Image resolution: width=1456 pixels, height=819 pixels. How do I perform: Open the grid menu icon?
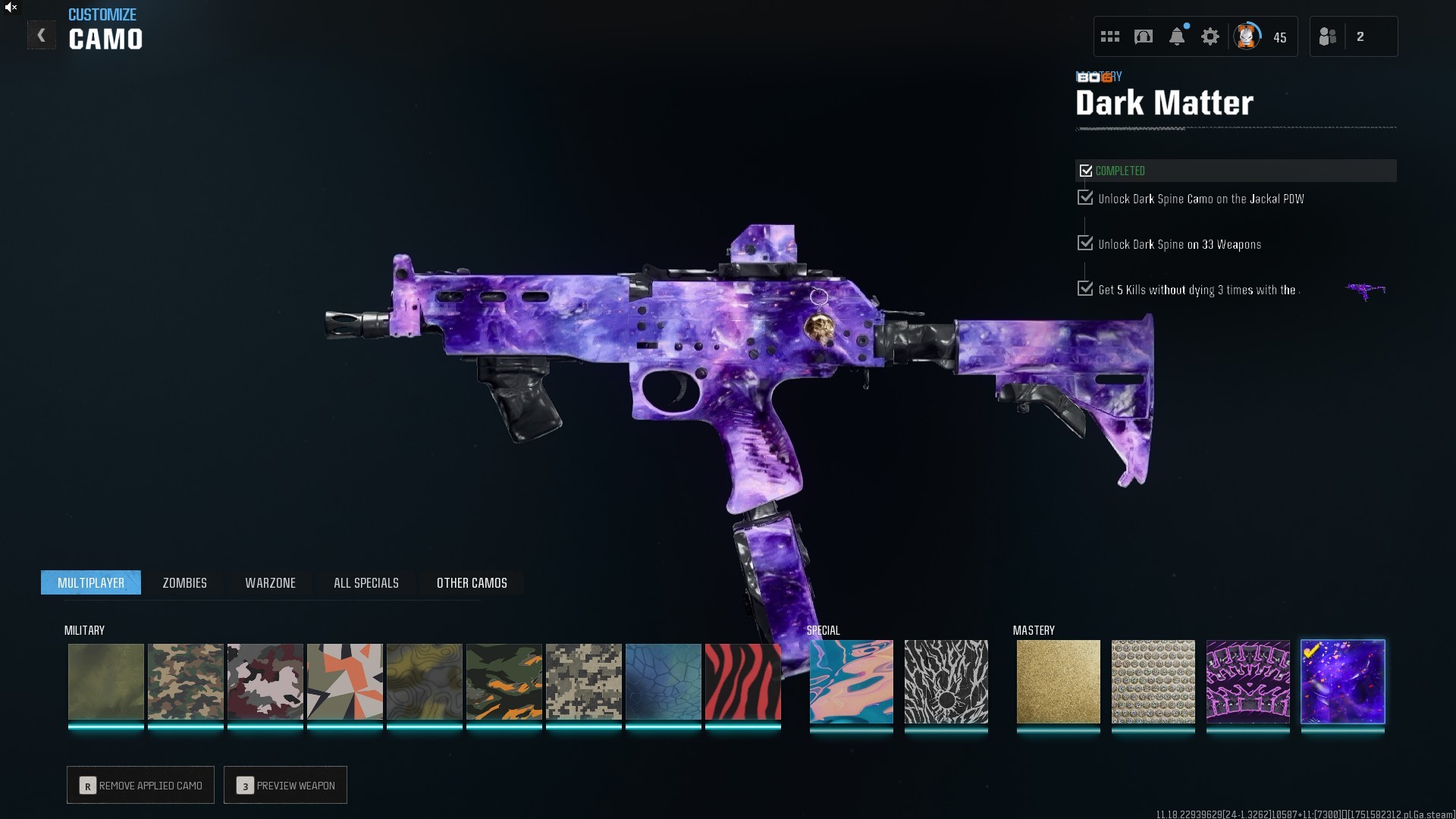click(x=1110, y=36)
